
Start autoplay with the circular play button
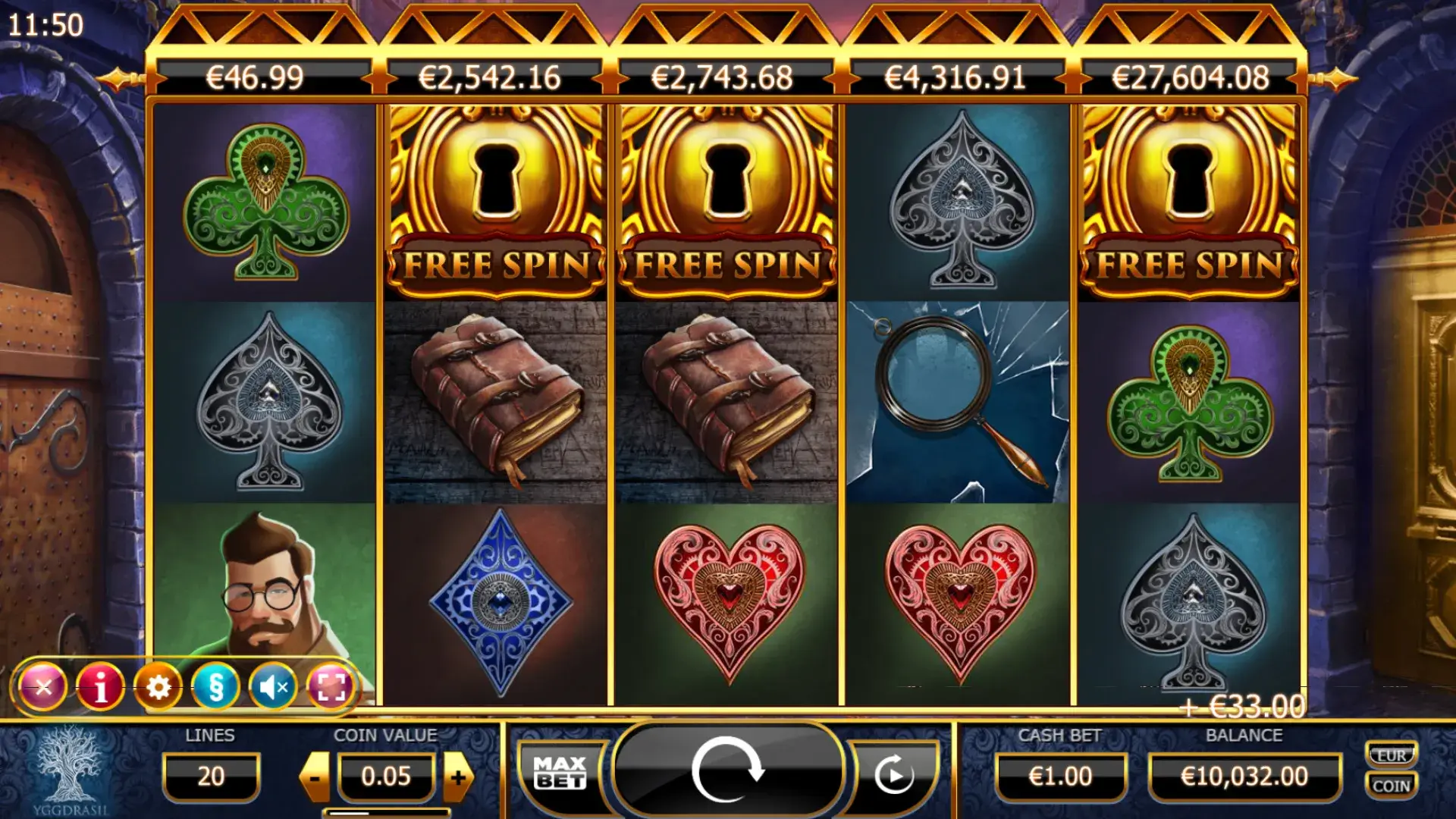point(894,775)
